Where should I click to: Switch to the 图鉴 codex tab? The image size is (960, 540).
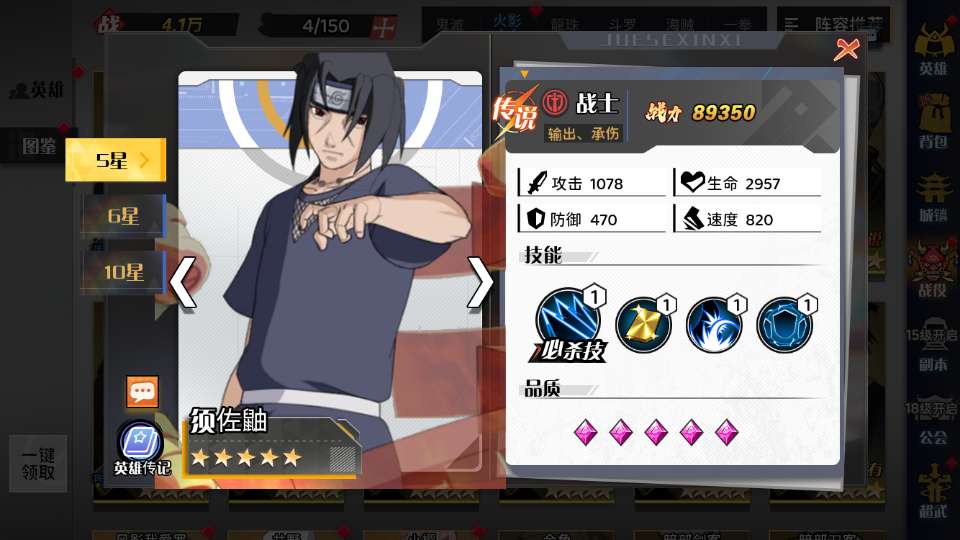point(40,146)
